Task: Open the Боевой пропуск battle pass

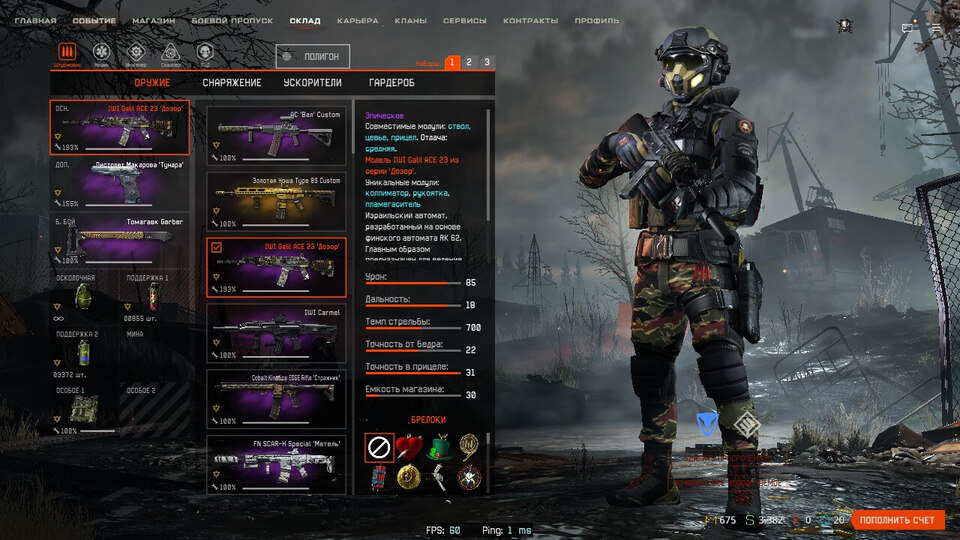Action: point(233,20)
